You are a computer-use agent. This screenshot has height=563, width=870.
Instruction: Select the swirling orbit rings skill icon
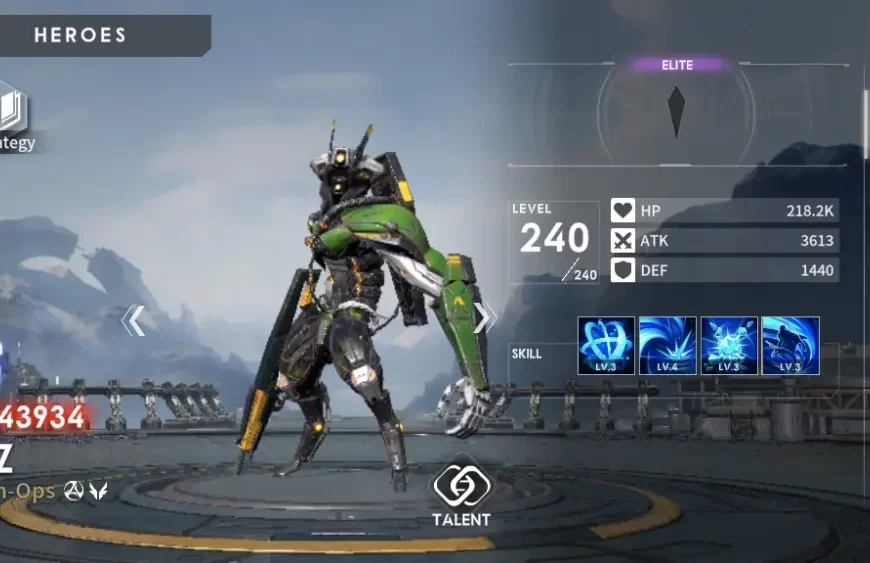tap(606, 346)
